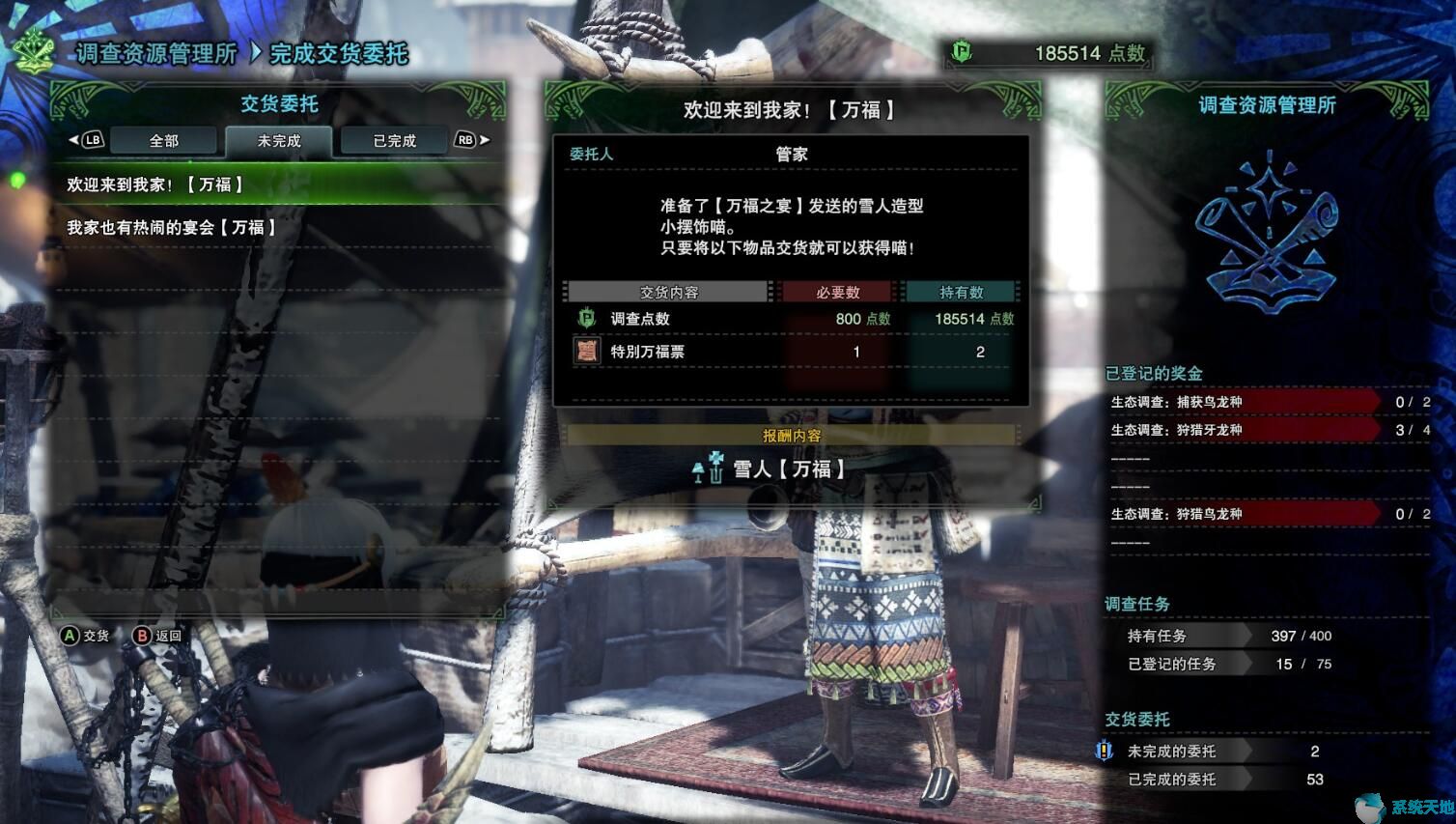
Task: Switch to the 全部 tab
Action: [x=164, y=141]
